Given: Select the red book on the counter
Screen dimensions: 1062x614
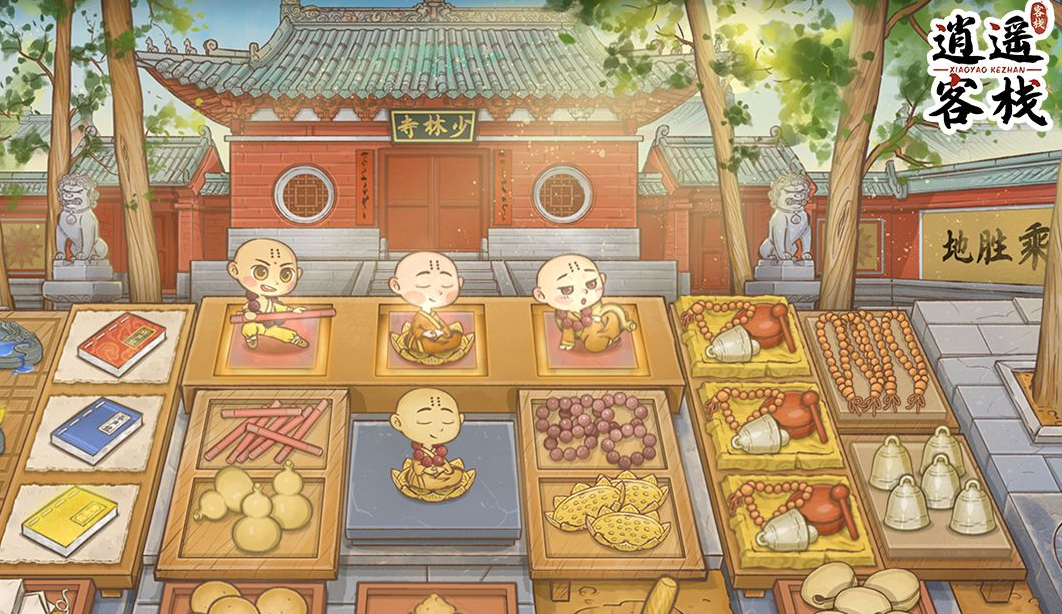Looking at the screenshot, I should pyautogui.click(x=121, y=344).
